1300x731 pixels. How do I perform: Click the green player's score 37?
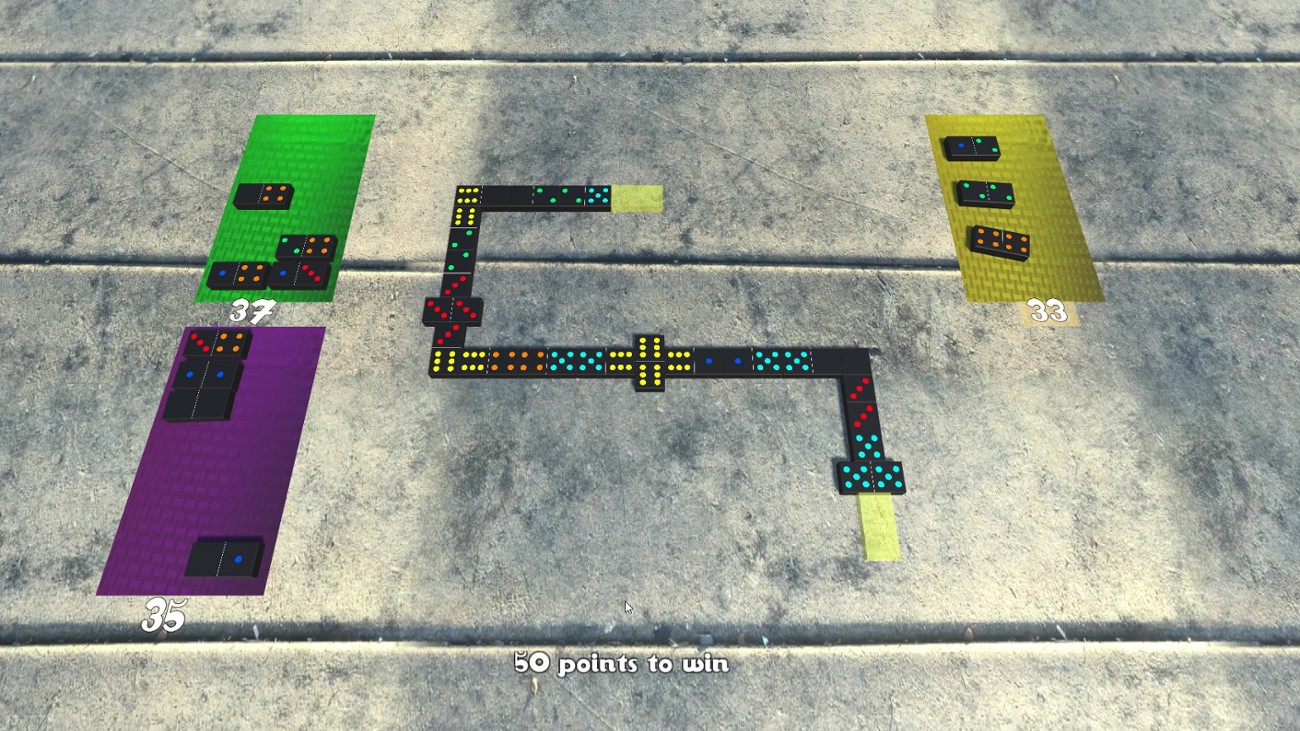254,310
